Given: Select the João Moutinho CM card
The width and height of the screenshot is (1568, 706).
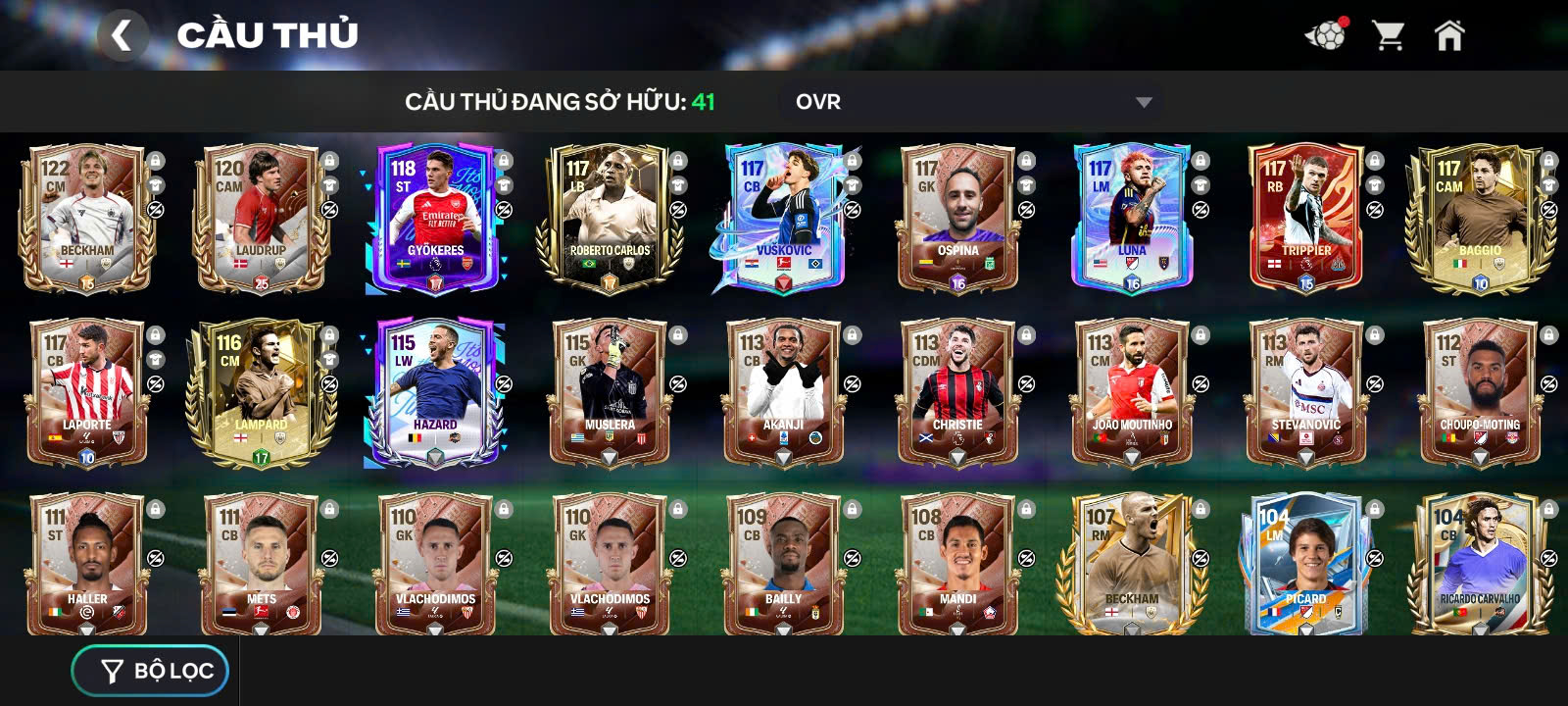Looking at the screenshot, I should [x=1131, y=394].
